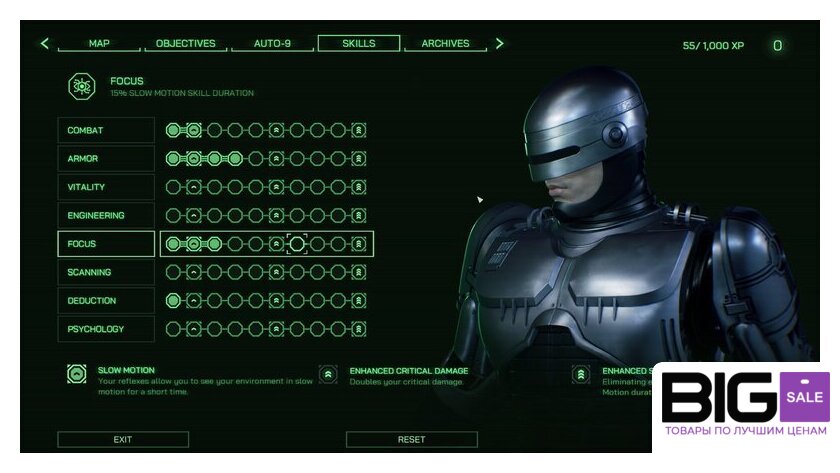The height and width of the screenshot is (473, 840).
Task: Select the Vitality skill category
Action: pos(106,187)
